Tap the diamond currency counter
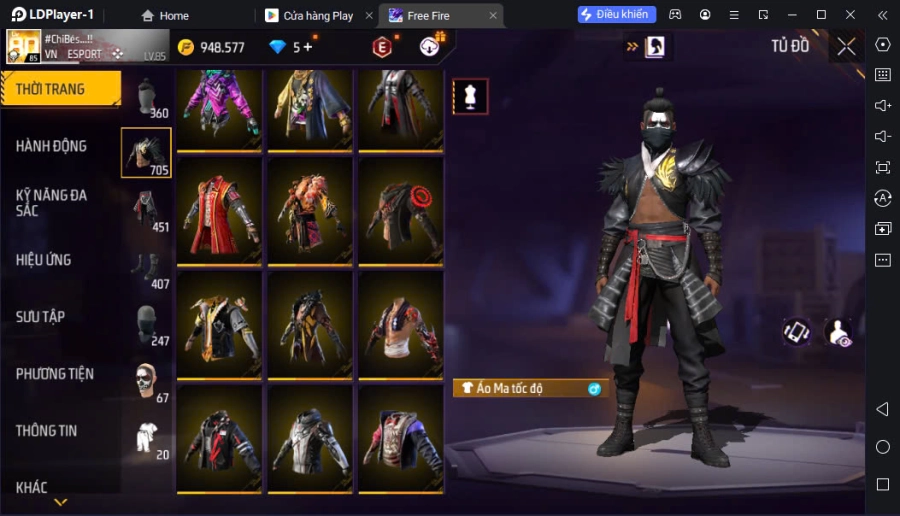This screenshot has width=900, height=516. tap(291, 47)
